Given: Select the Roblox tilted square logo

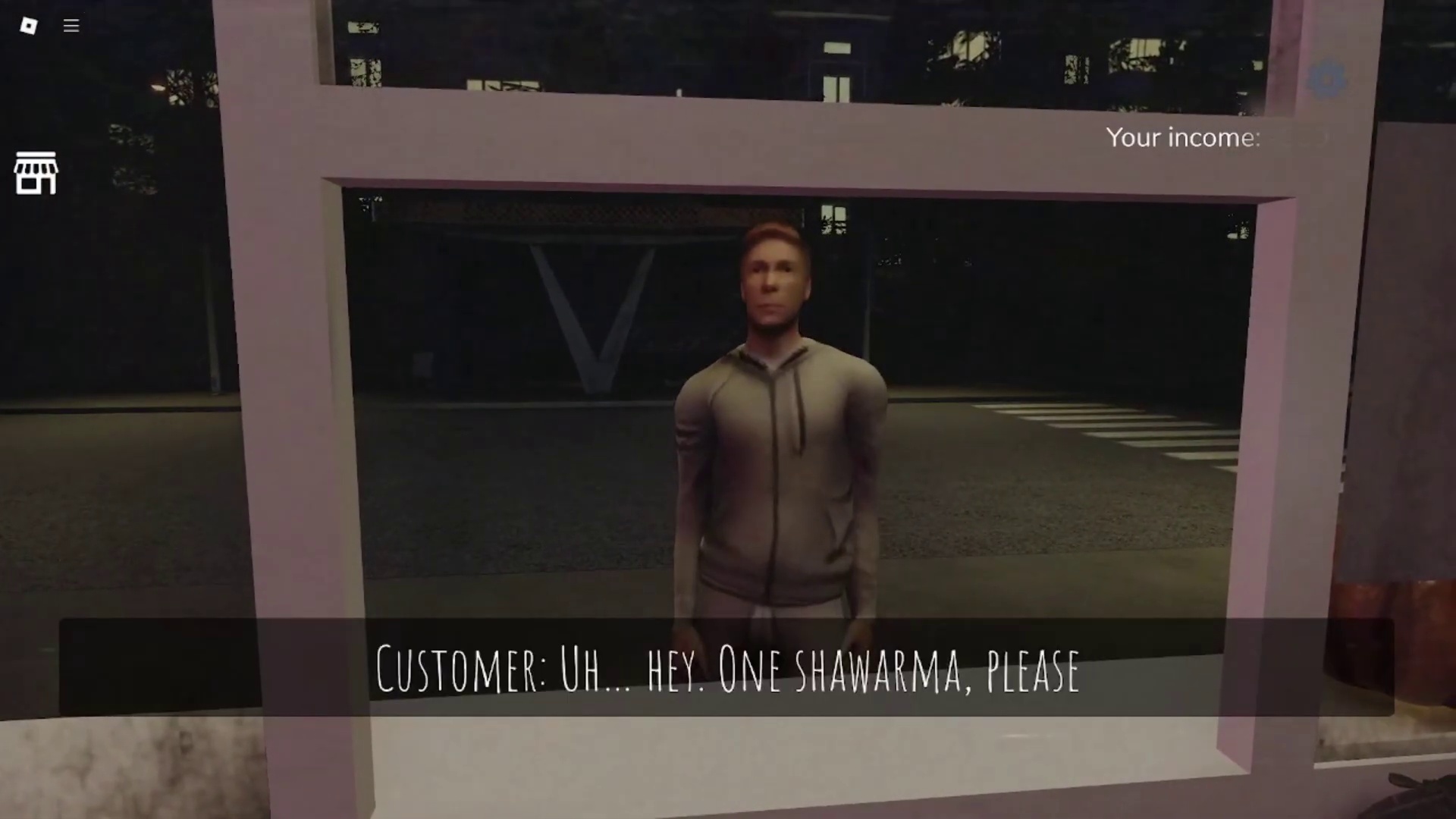Looking at the screenshot, I should [x=30, y=26].
